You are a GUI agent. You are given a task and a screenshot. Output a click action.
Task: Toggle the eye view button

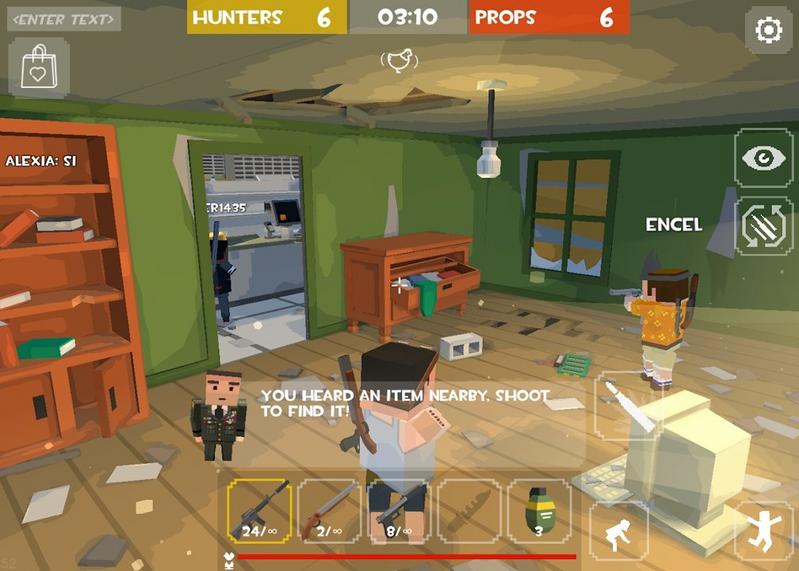pos(764,157)
